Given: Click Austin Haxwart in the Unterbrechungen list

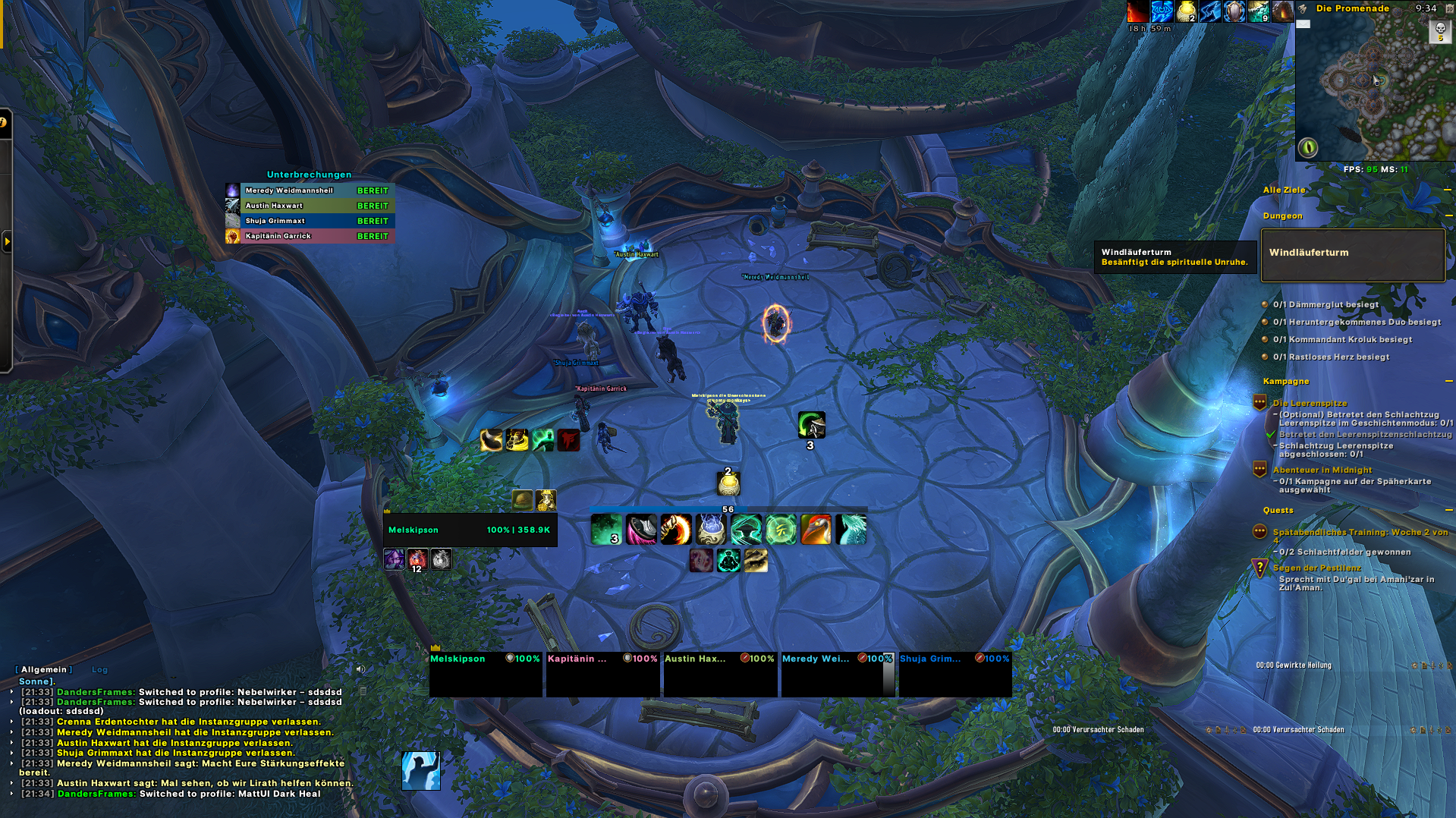Looking at the screenshot, I should point(310,206).
